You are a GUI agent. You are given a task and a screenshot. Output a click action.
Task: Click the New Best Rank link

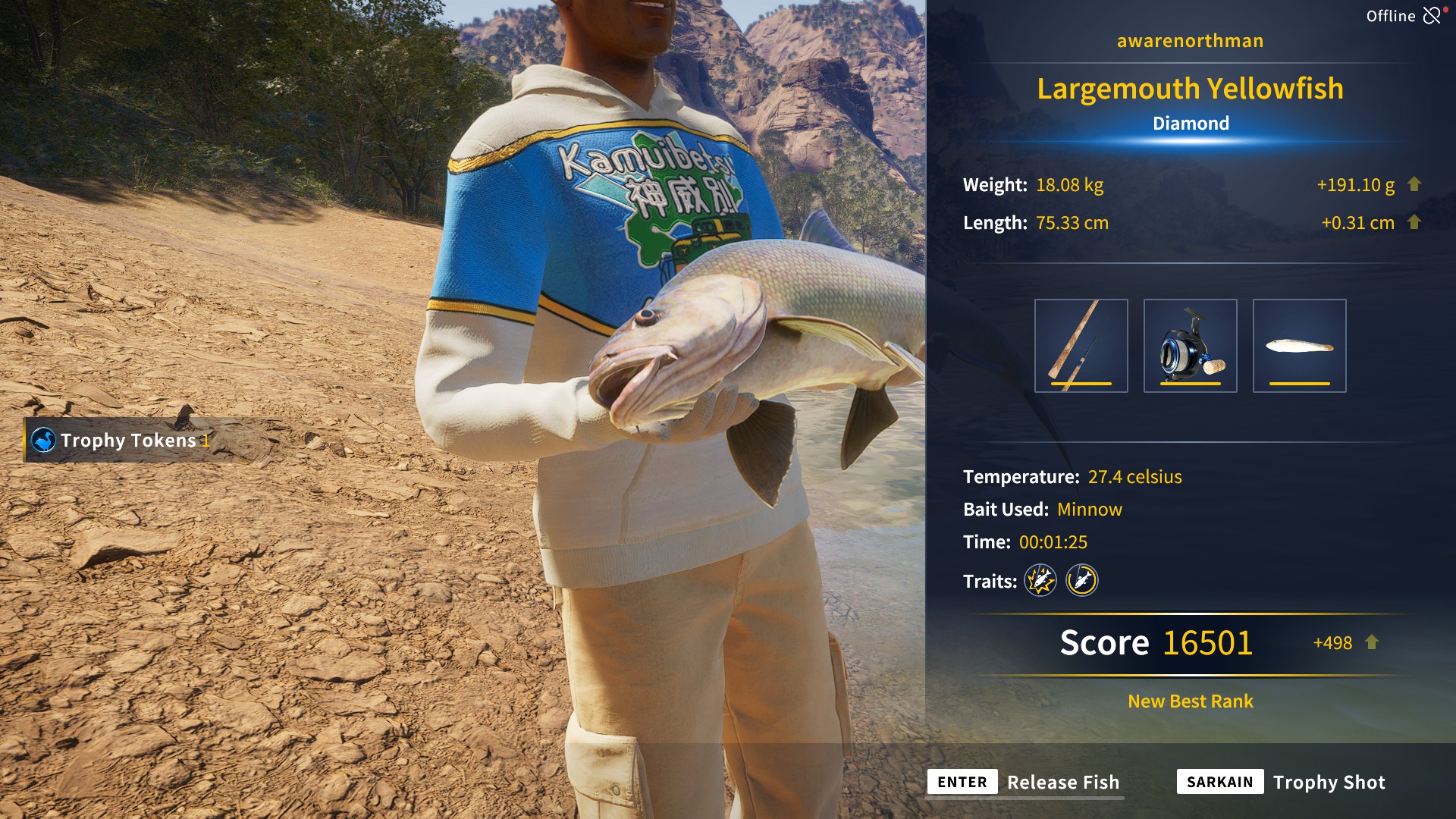pyautogui.click(x=1189, y=701)
